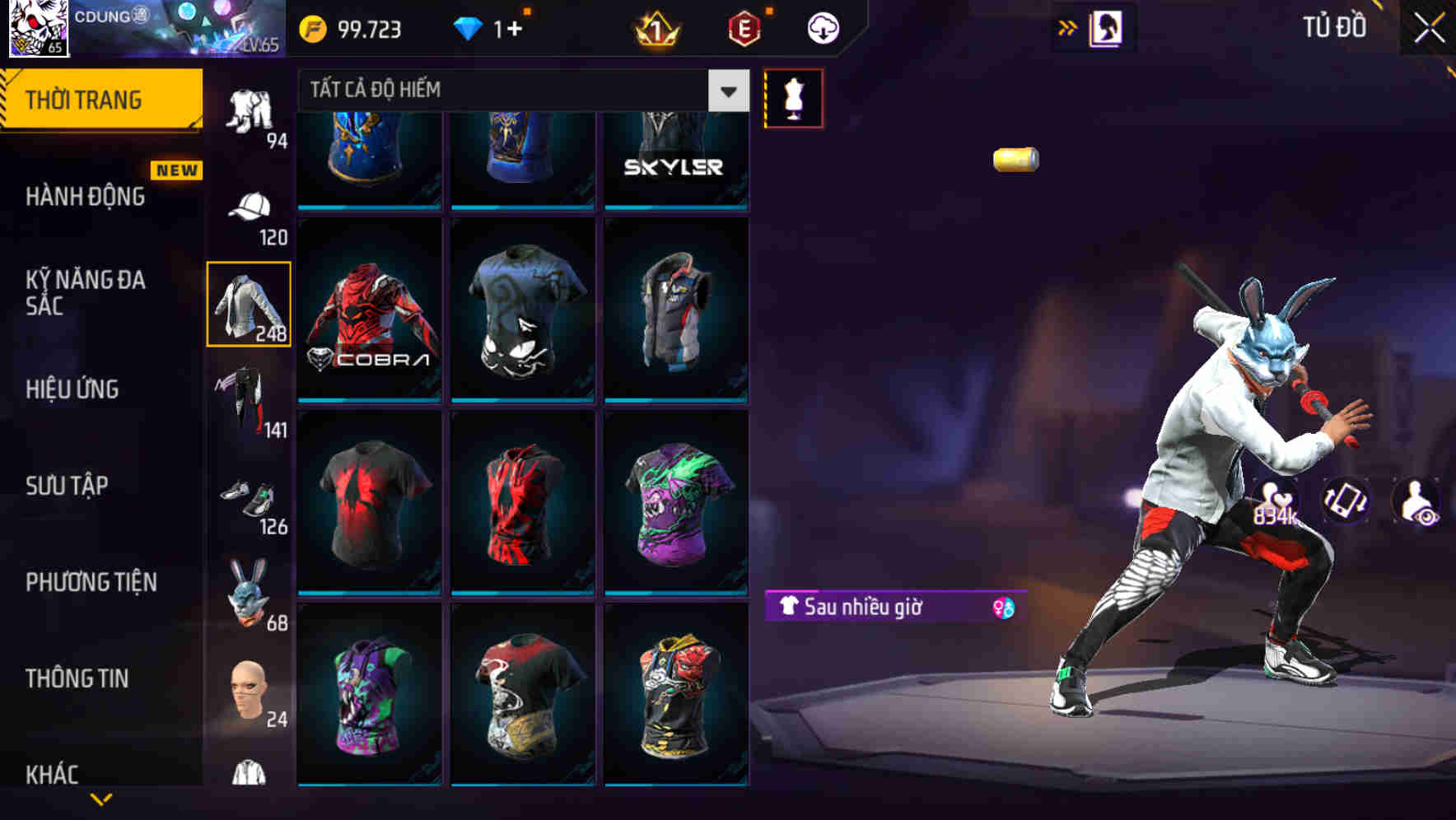1456x820 pixels.
Task: Switch to the HÀNH ĐỘNG tab
Action: tap(87, 196)
